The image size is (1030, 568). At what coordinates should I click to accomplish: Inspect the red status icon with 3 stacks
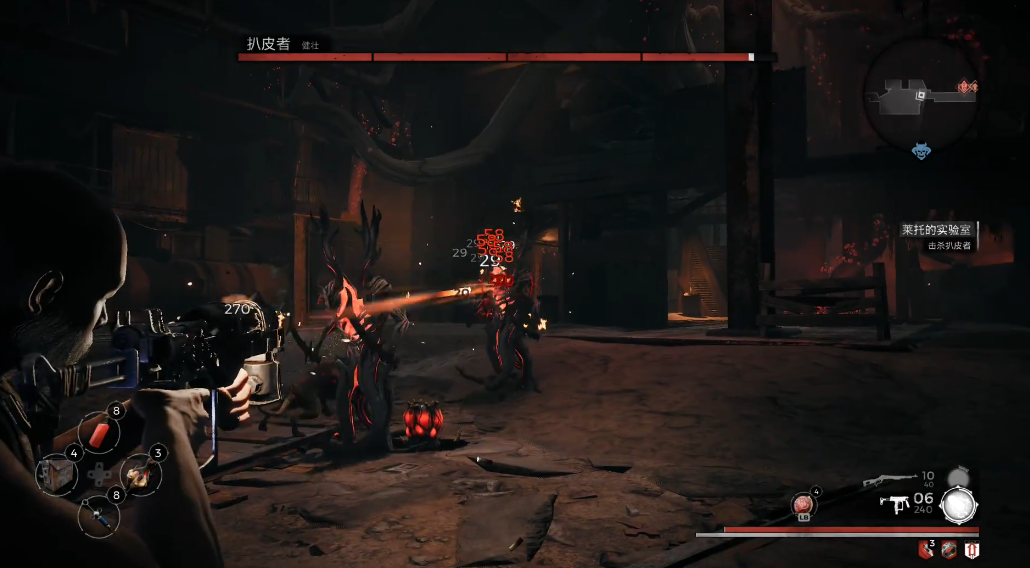tap(925, 549)
